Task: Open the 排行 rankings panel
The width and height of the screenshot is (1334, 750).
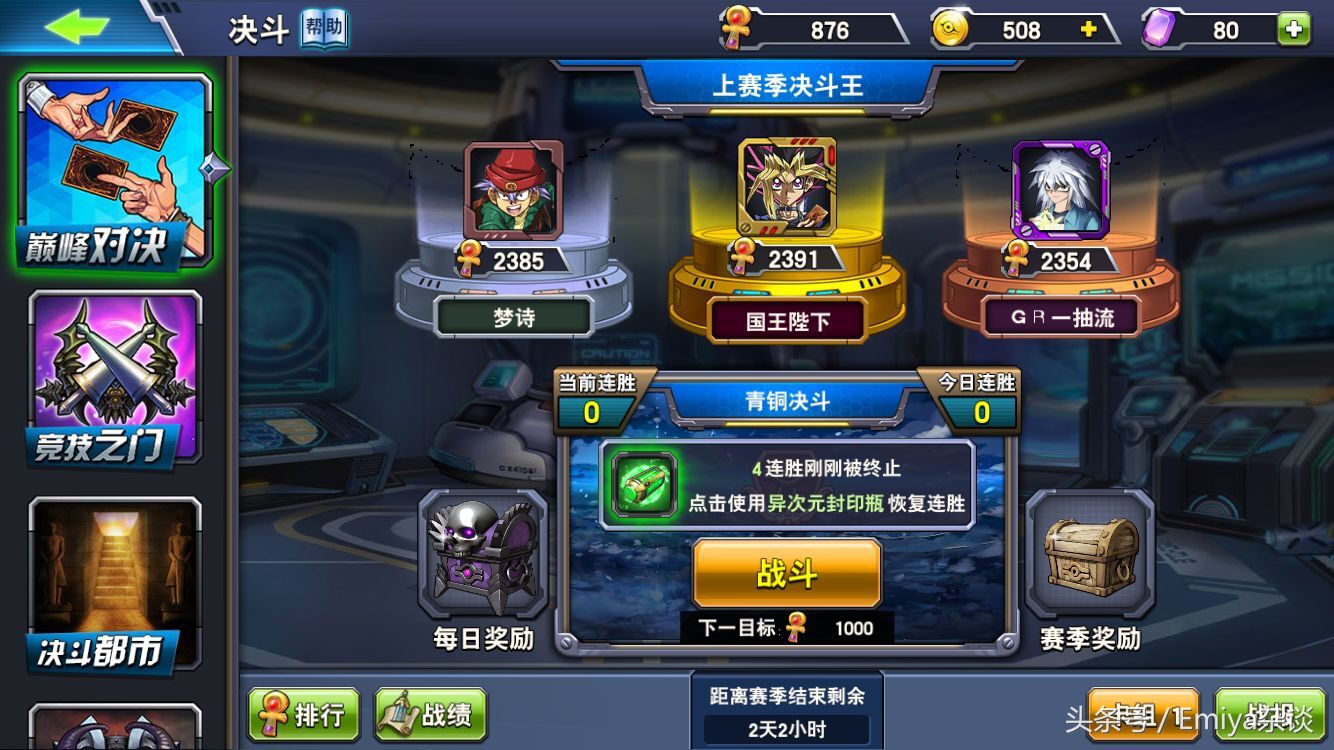Action: [x=305, y=713]
